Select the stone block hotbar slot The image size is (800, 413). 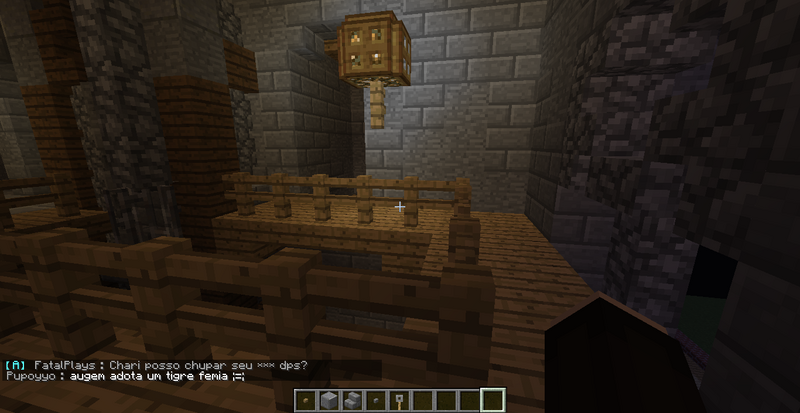click(328, 401)
